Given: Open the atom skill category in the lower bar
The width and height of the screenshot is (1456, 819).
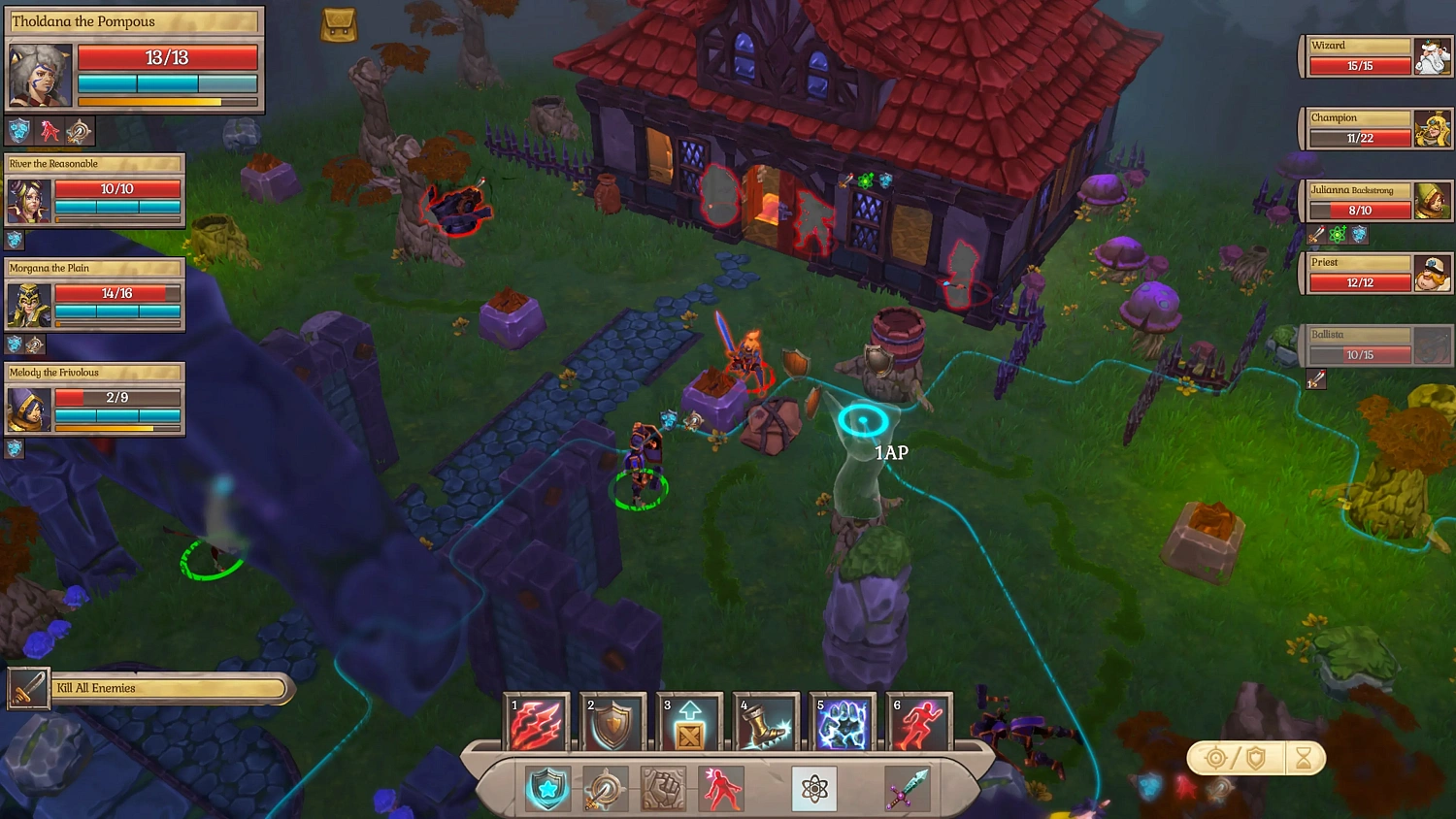Looking at the screenshot, I should (x=813, y=788).
